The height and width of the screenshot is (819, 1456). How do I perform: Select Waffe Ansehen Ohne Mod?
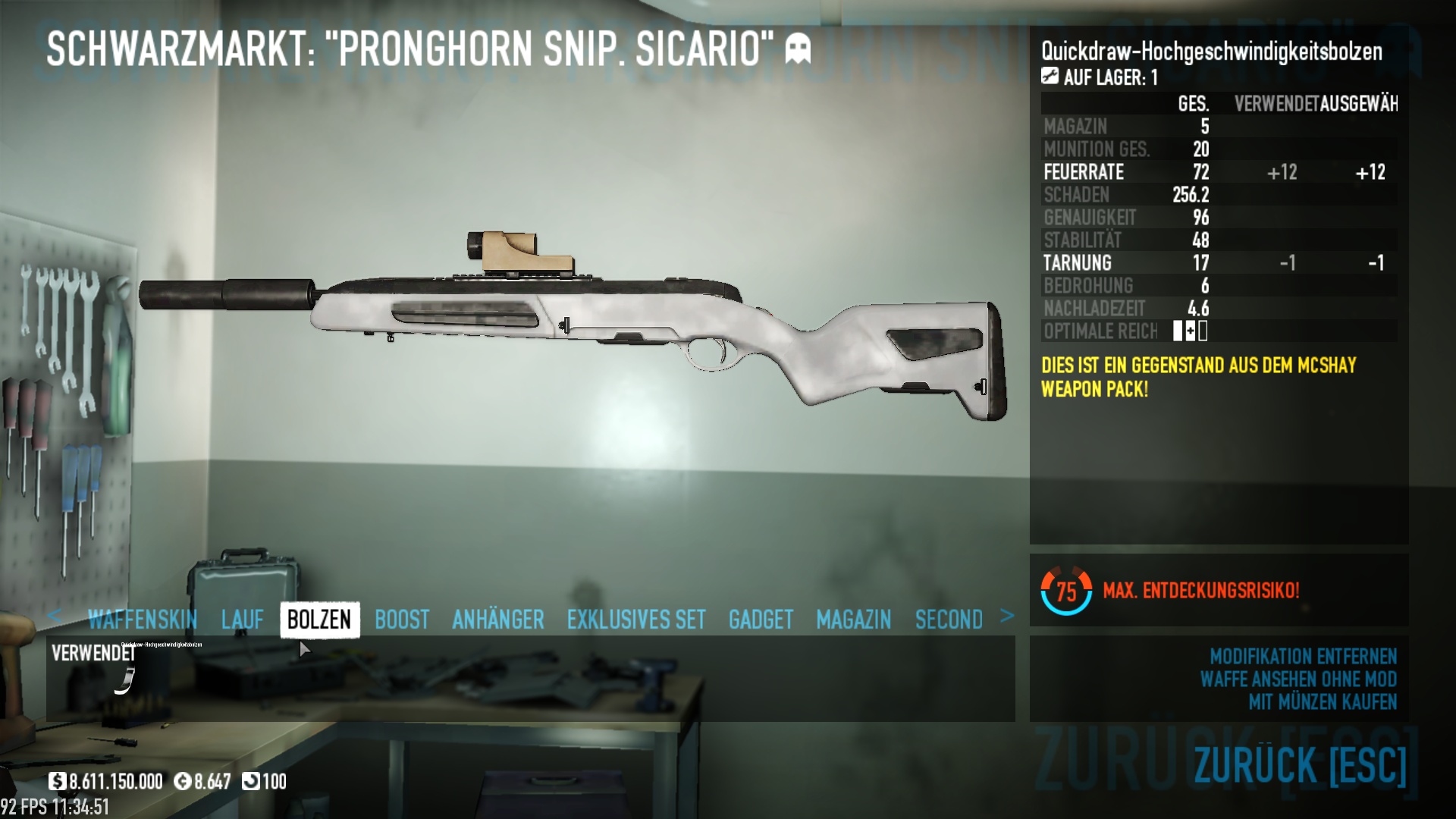click(1298, 679)
